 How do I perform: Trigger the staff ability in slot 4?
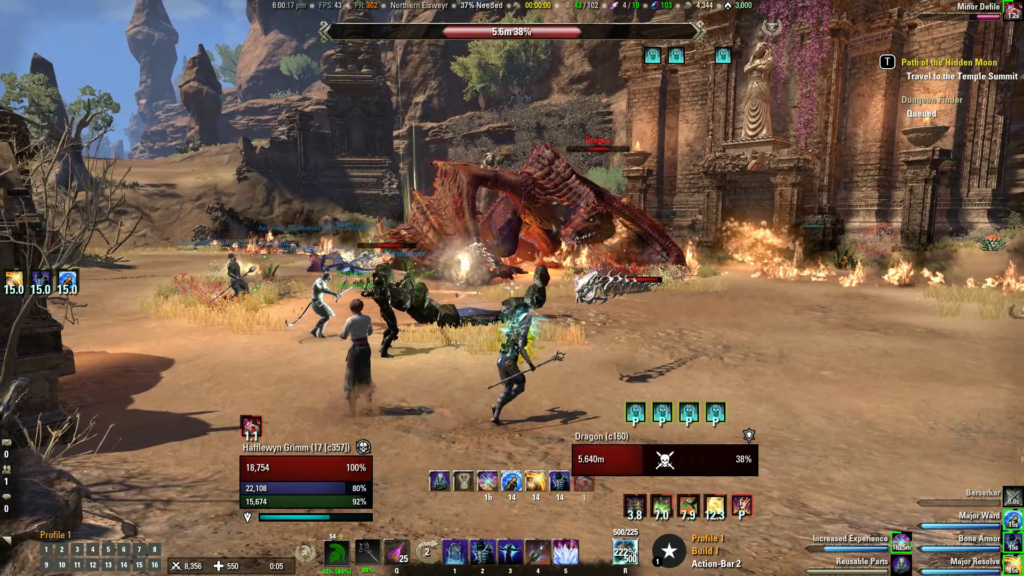538,551
